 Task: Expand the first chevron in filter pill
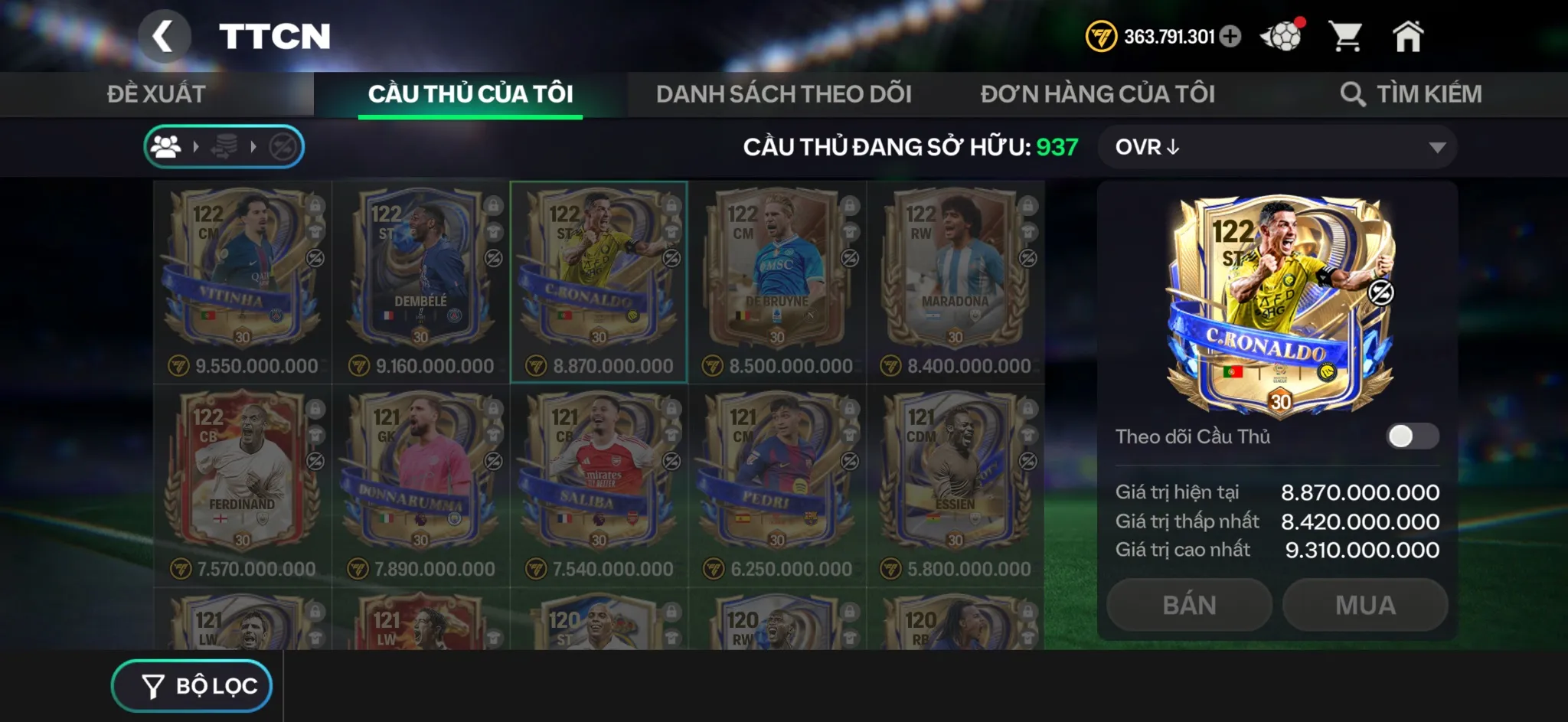[197, 145]
